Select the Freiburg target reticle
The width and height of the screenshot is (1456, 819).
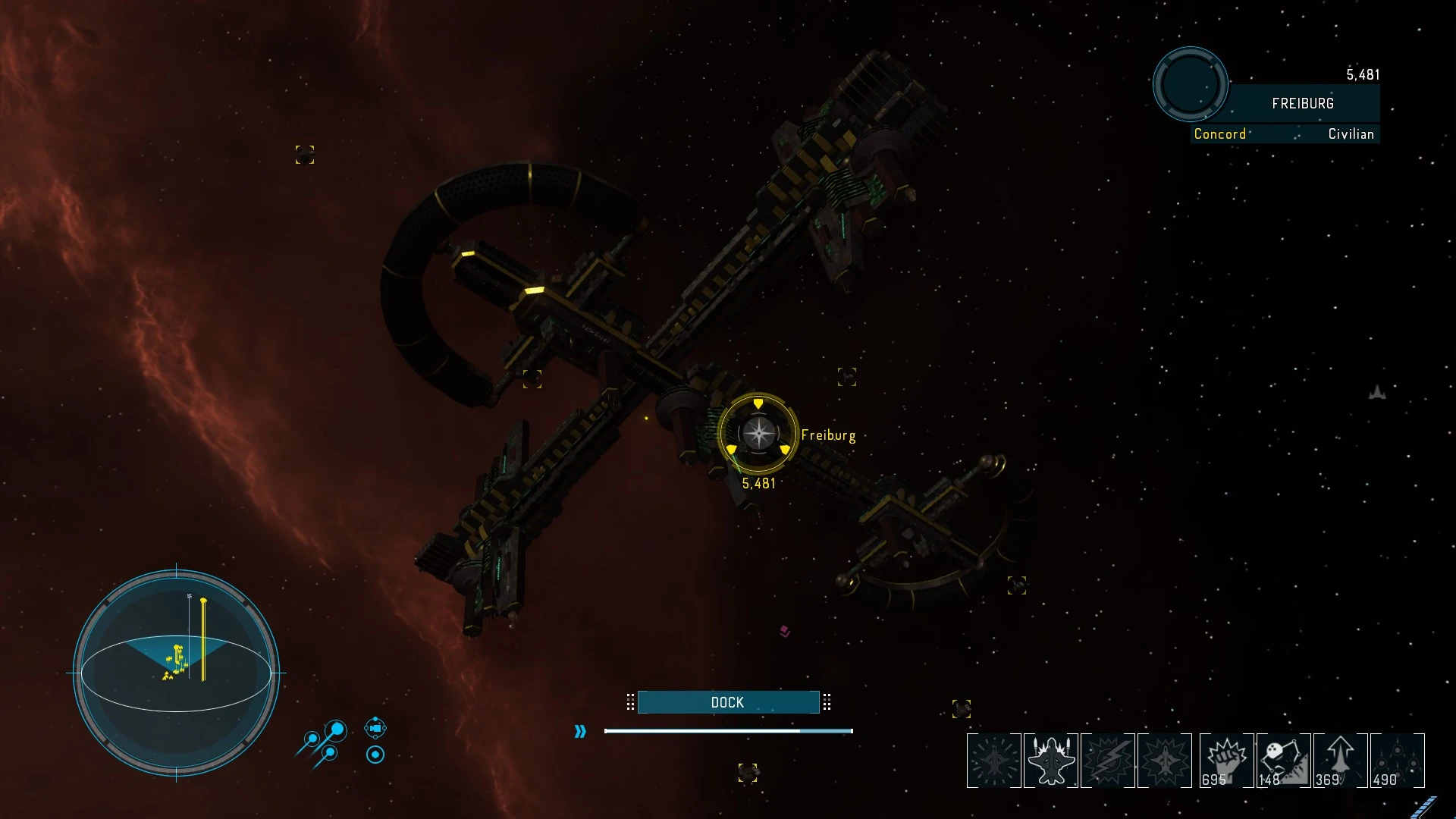point(758,433)
